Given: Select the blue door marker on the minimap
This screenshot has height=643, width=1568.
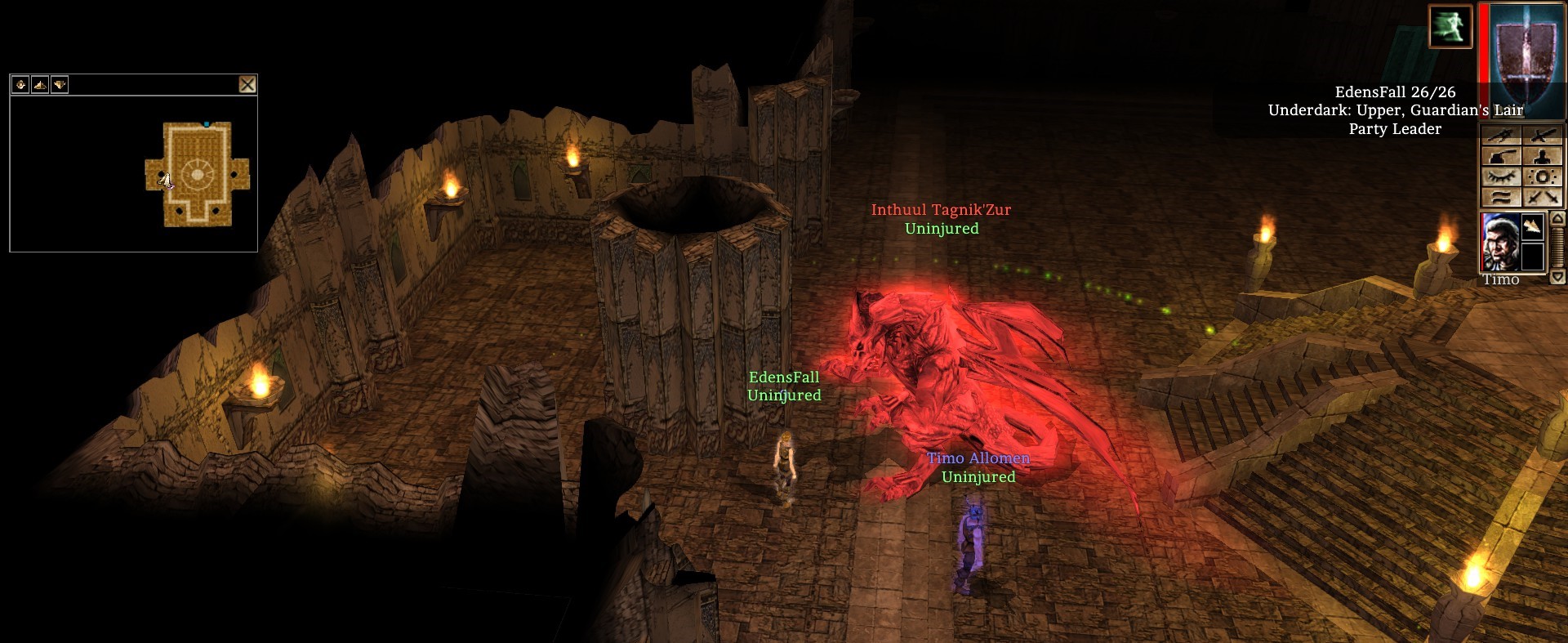Looking at the screenshot, I should click(207, 124).
